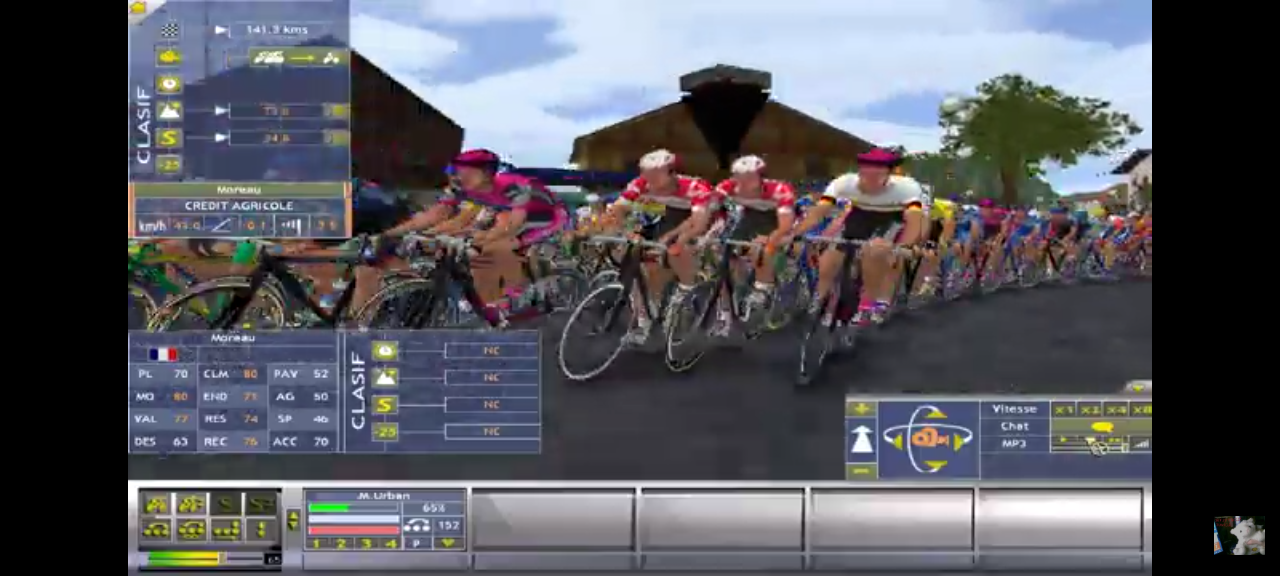Expand M.Urban's panel with down arrow
1280x576 pixels.
447,543
